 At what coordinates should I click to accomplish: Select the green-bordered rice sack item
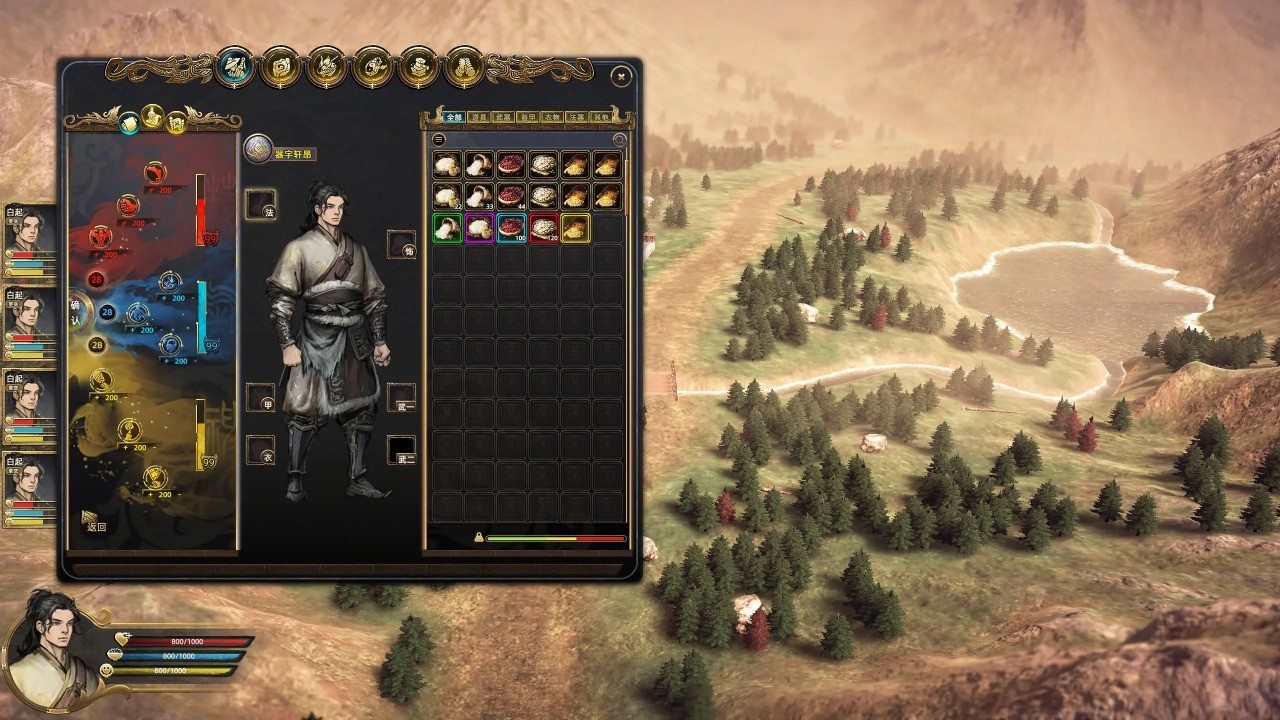447,228
